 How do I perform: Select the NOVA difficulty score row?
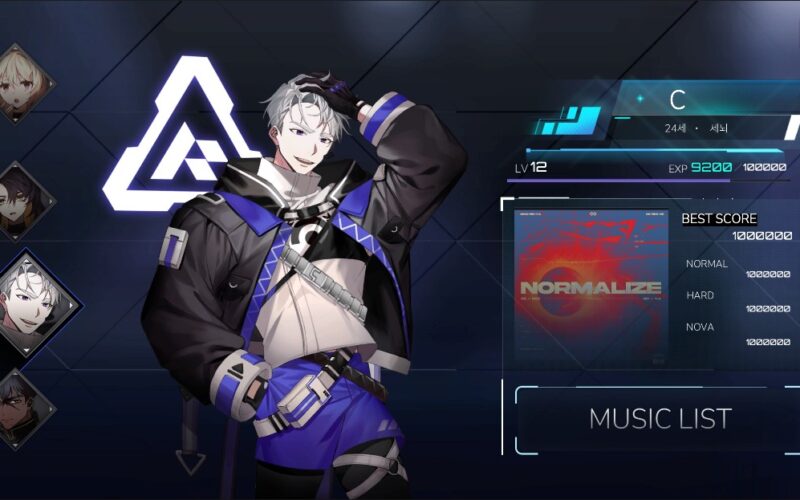(737, 334)
